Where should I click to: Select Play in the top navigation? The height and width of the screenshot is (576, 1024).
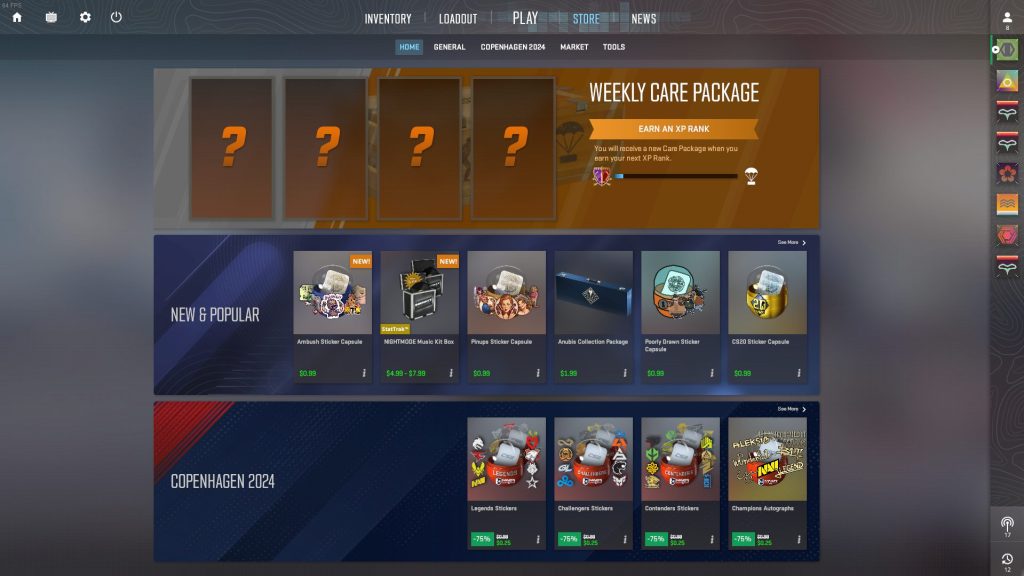525,18
